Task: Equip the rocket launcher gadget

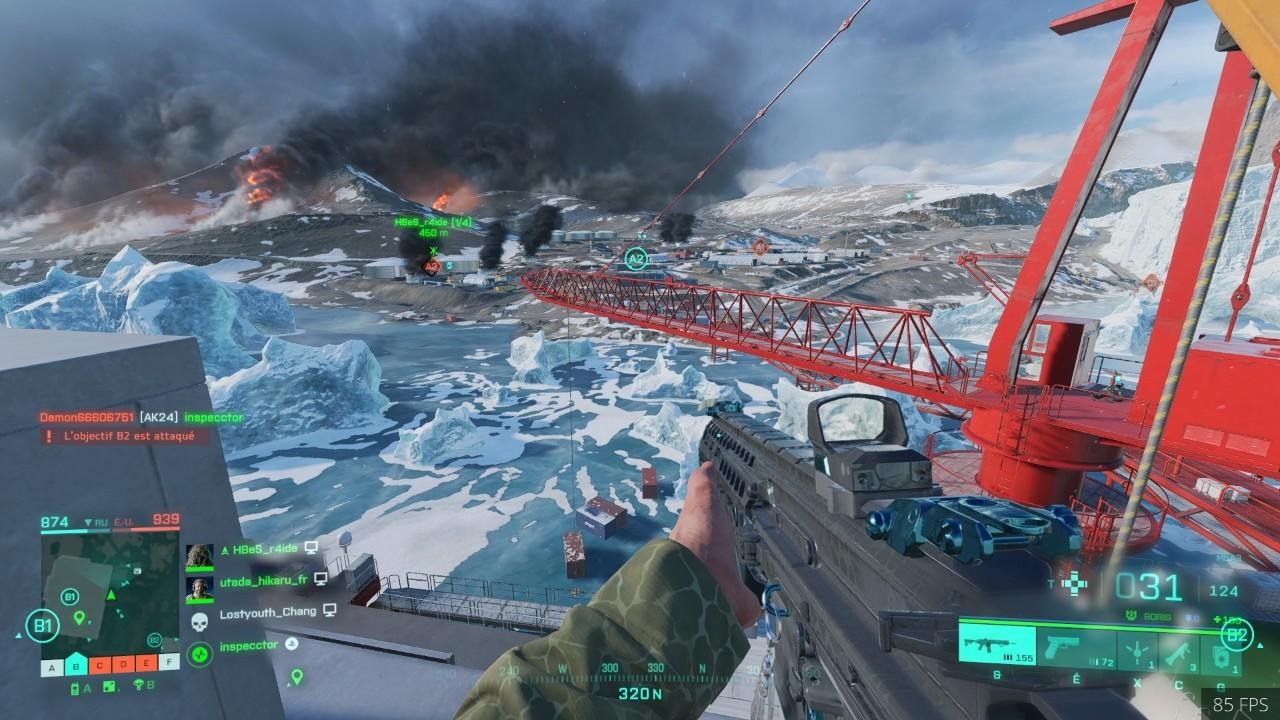Action: (1179, 651)
